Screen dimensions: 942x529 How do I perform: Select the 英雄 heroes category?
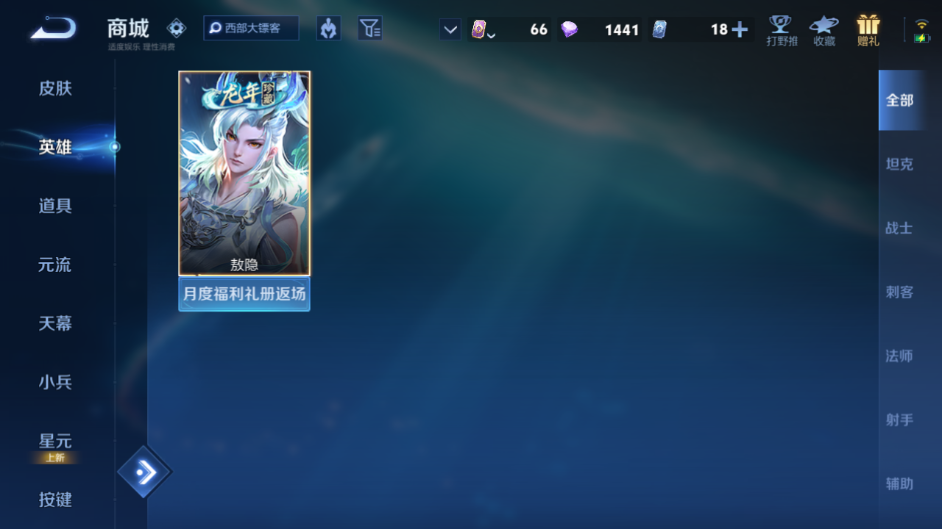pos(55,147)
